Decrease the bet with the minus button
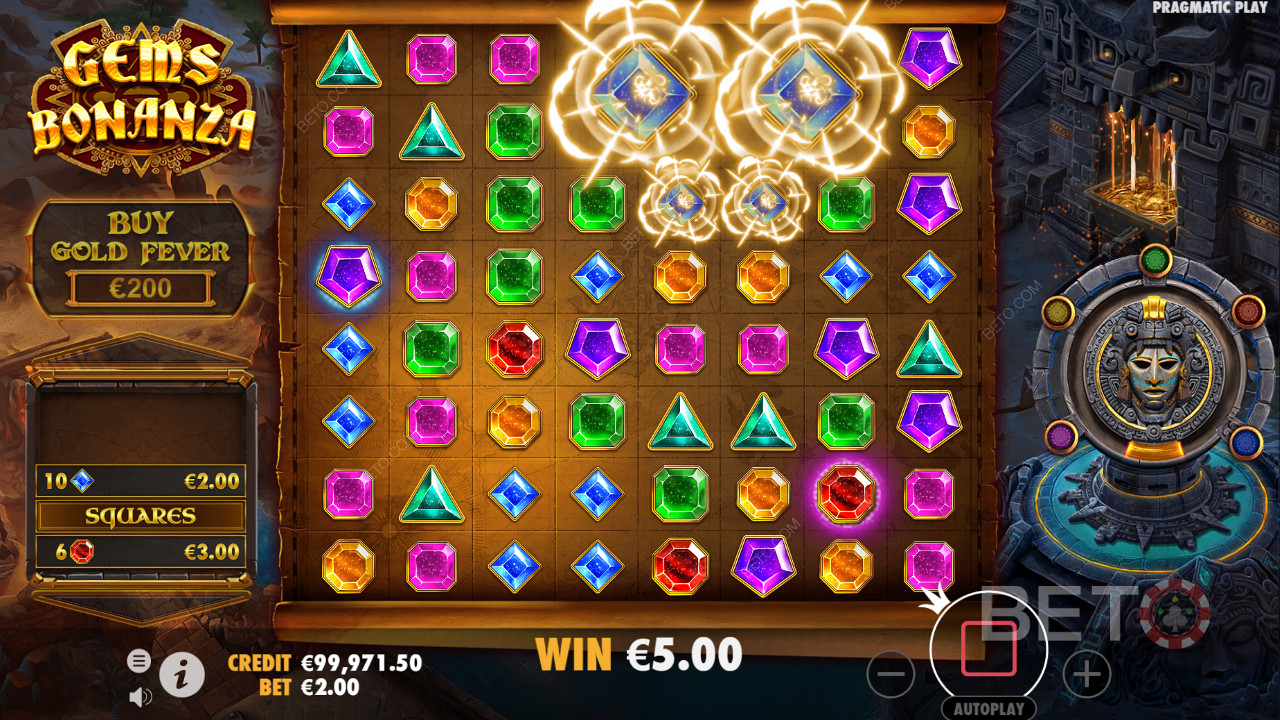Viewport: 1280px width, 720px height. click(x=890, y=676)
